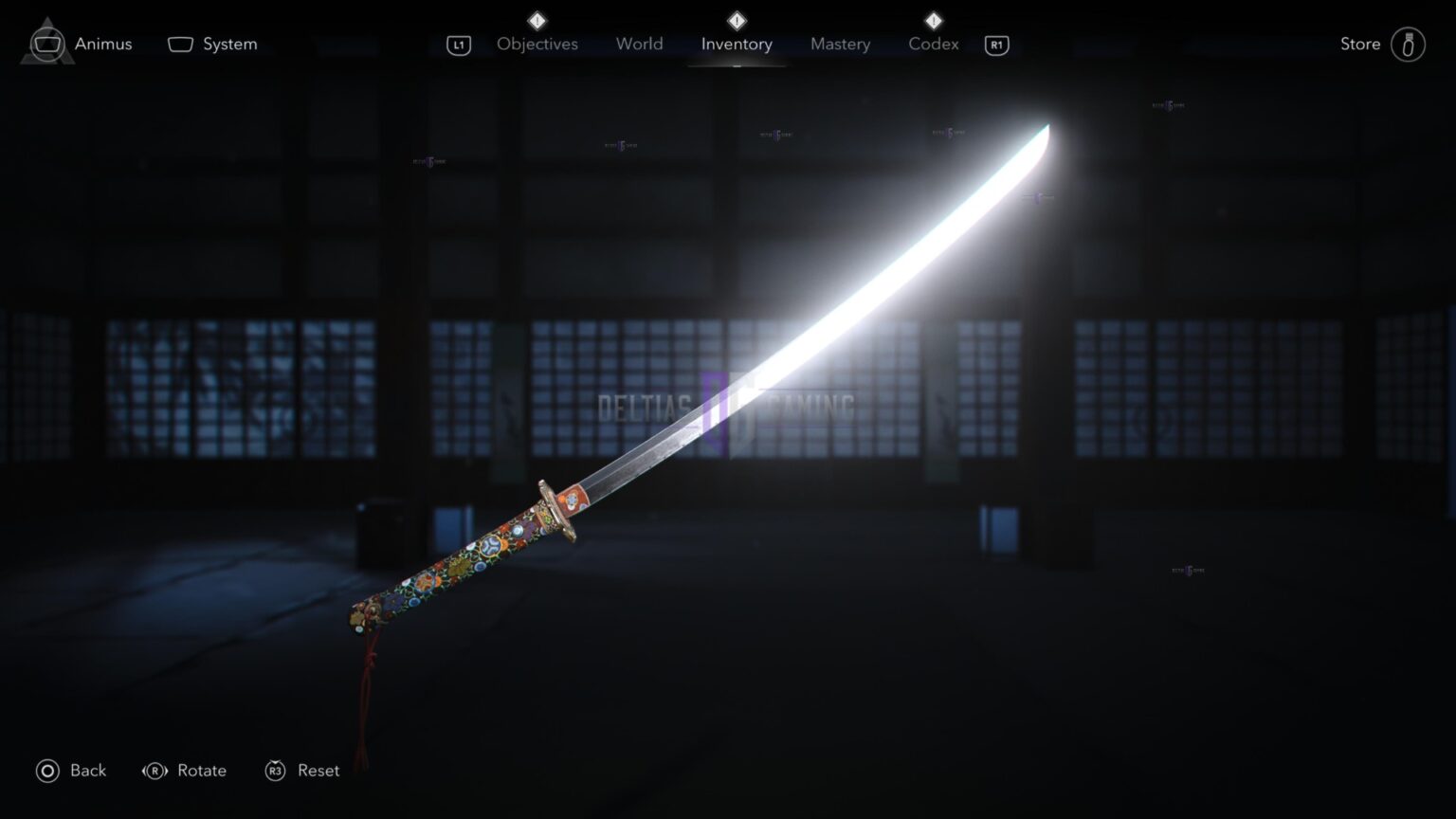Click the alert diamond above Inventory
Screen dimensions: 1456x819
736,19
